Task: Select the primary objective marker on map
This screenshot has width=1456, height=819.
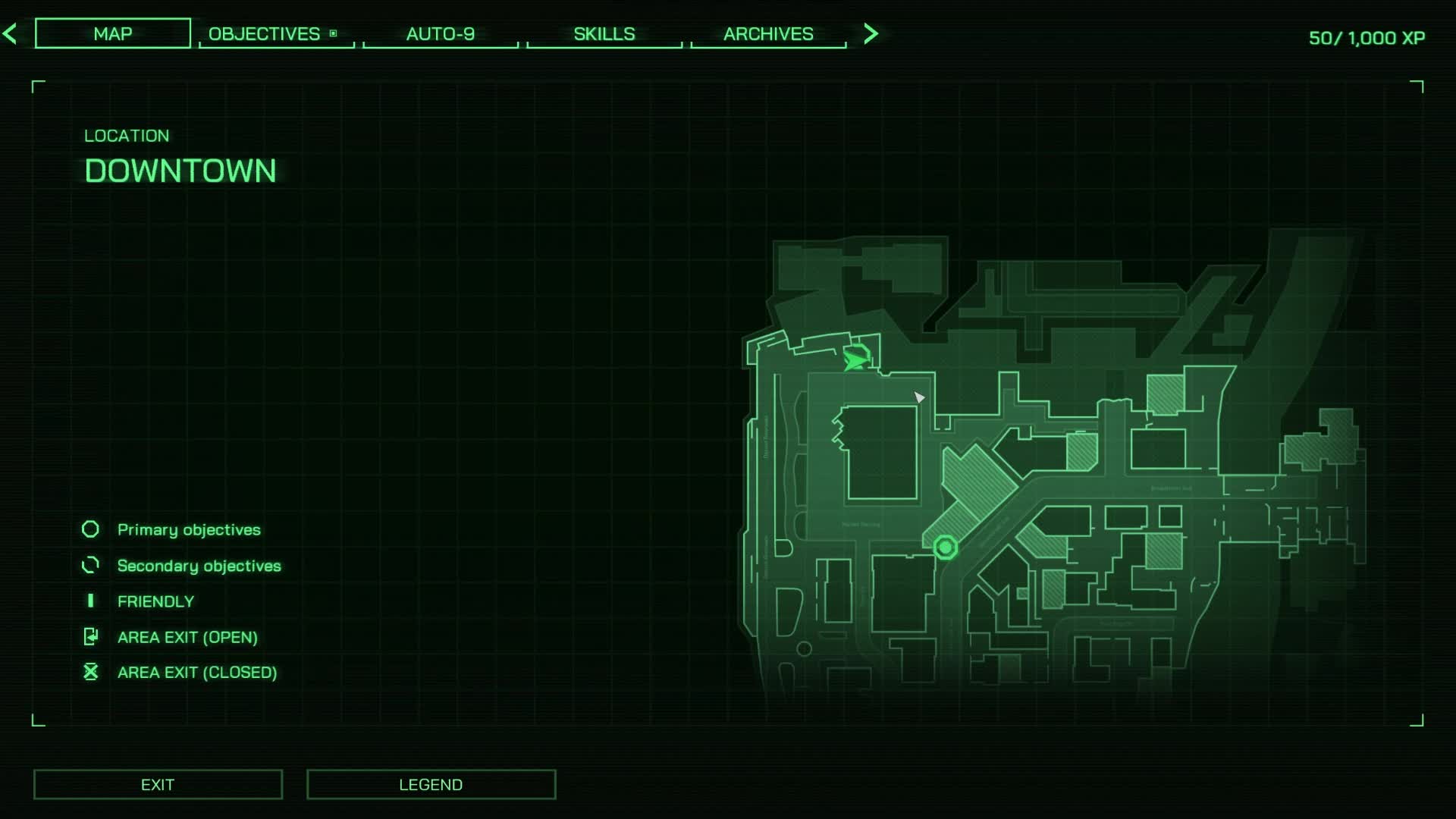Action: point(945,547)
